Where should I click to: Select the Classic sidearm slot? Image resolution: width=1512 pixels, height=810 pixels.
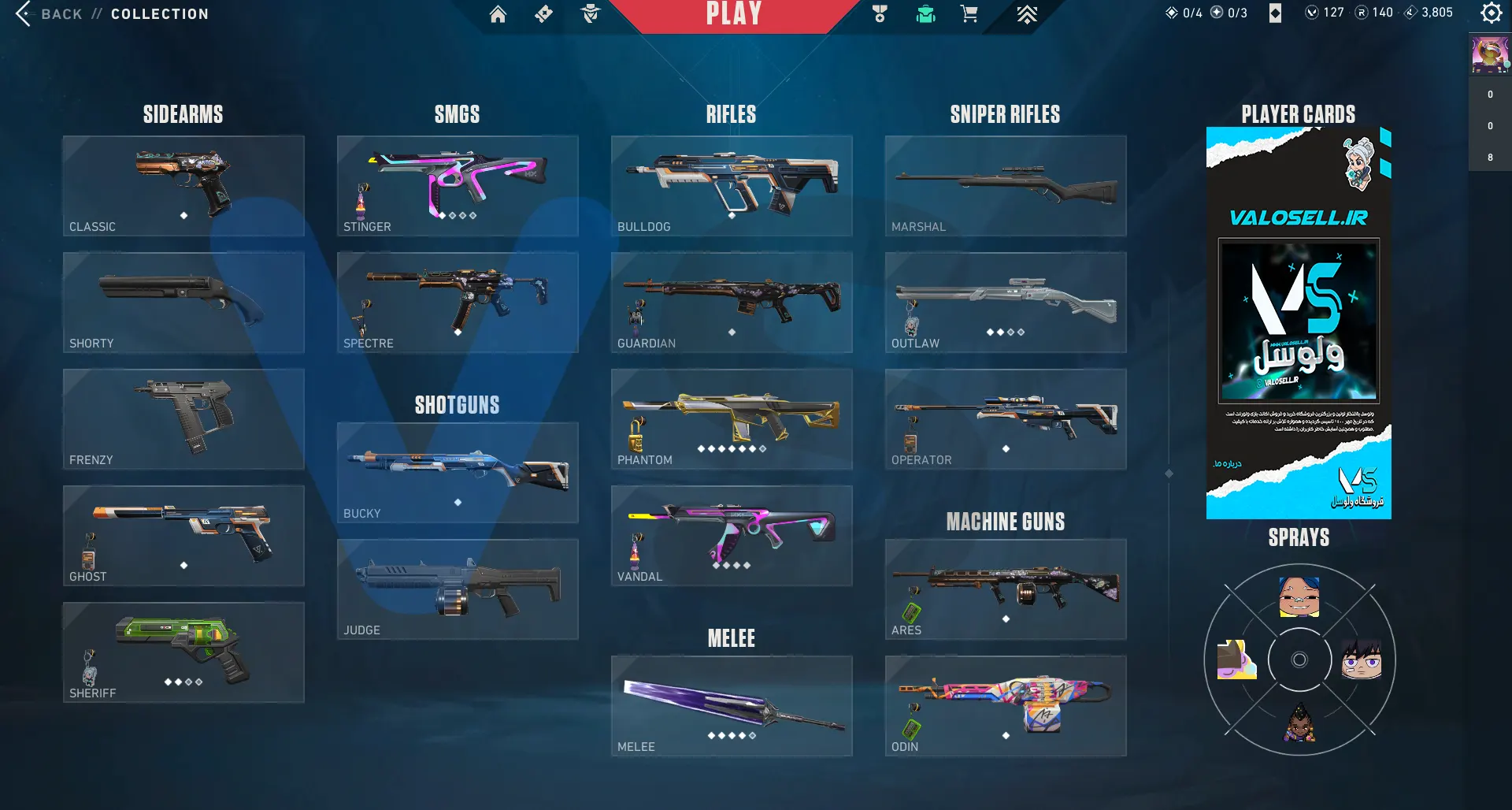[183, 186]
